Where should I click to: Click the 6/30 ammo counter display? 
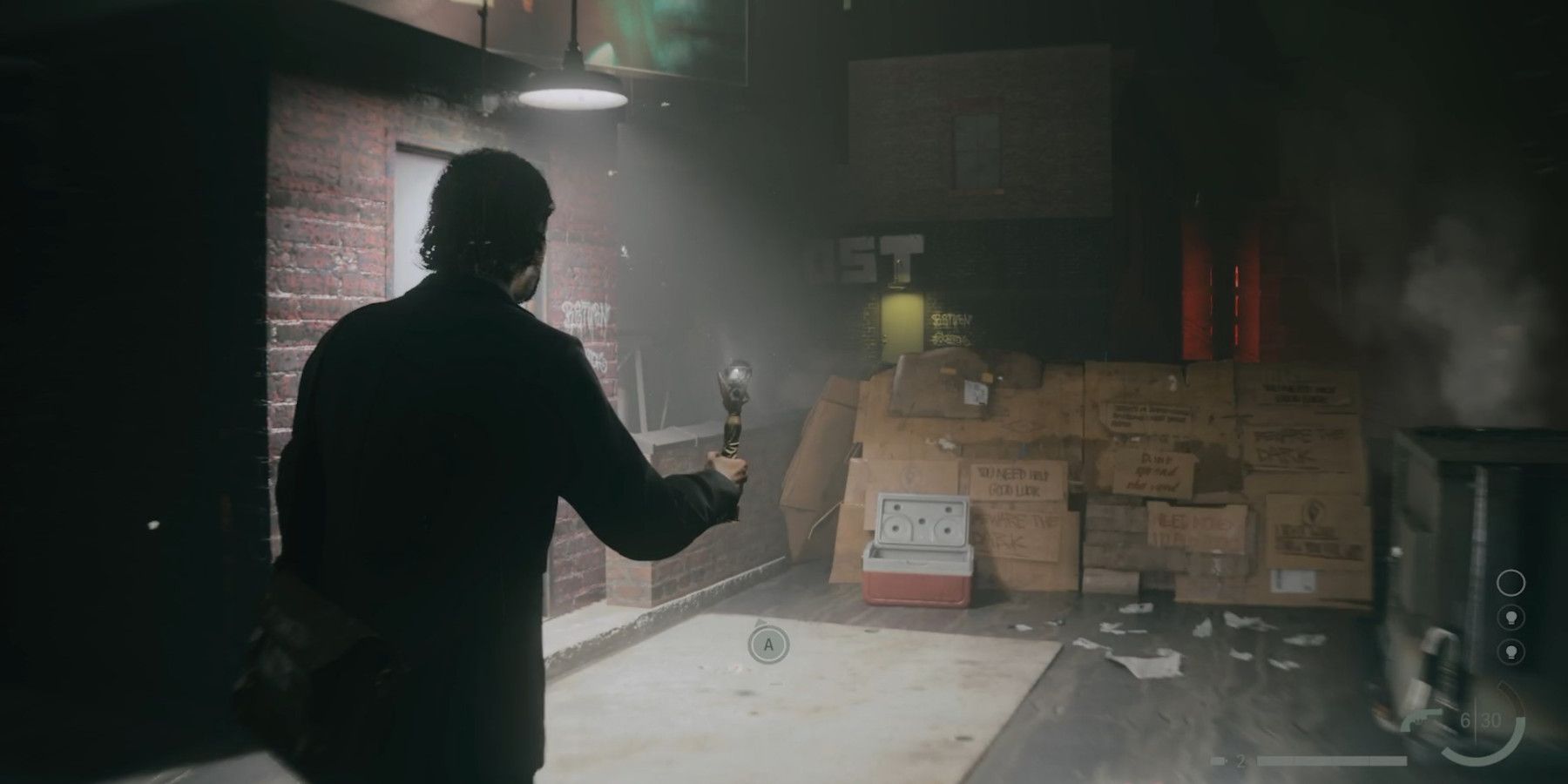(x=1481, y=720)
